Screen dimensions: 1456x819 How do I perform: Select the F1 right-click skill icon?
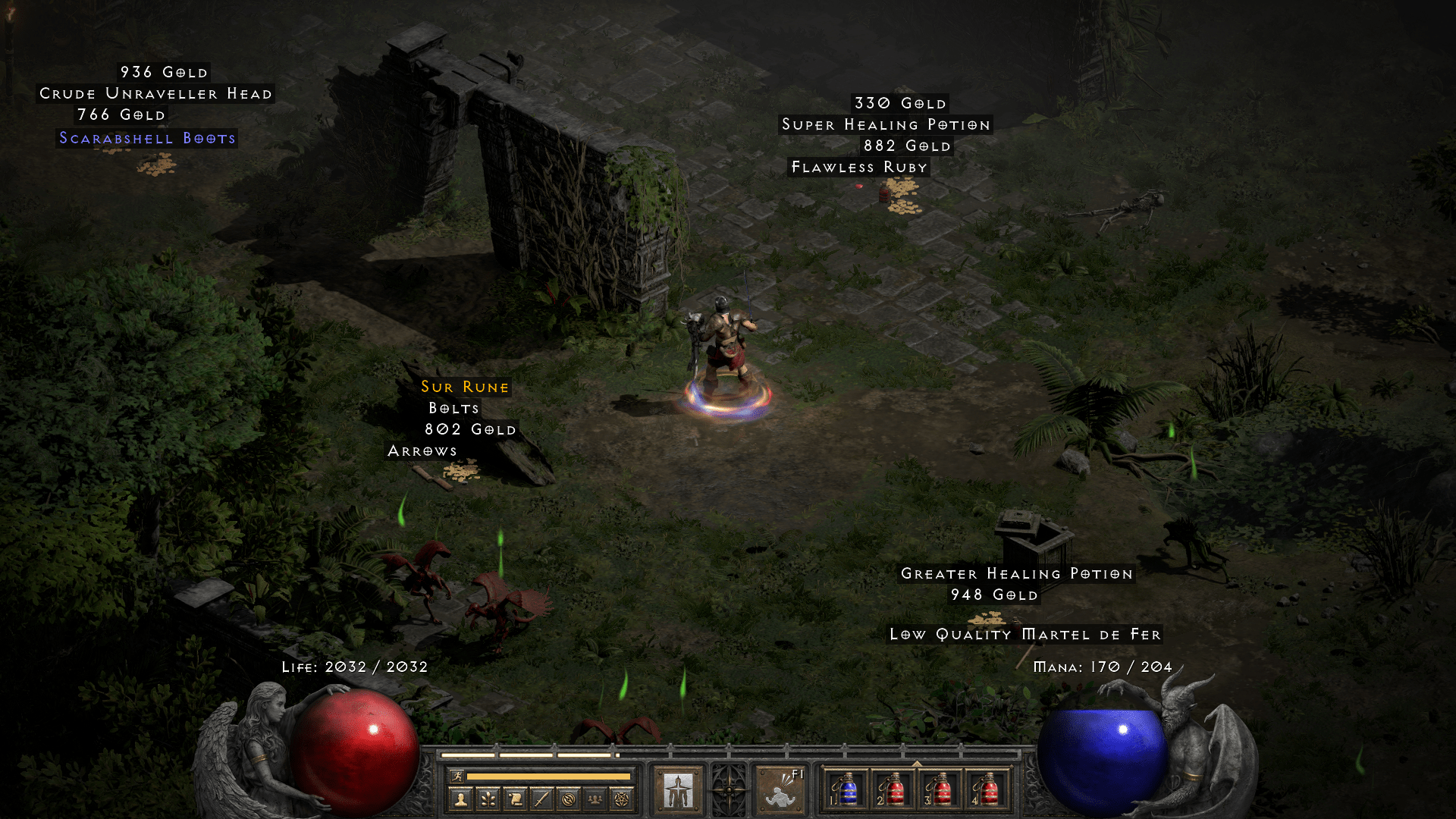point(779,792)
